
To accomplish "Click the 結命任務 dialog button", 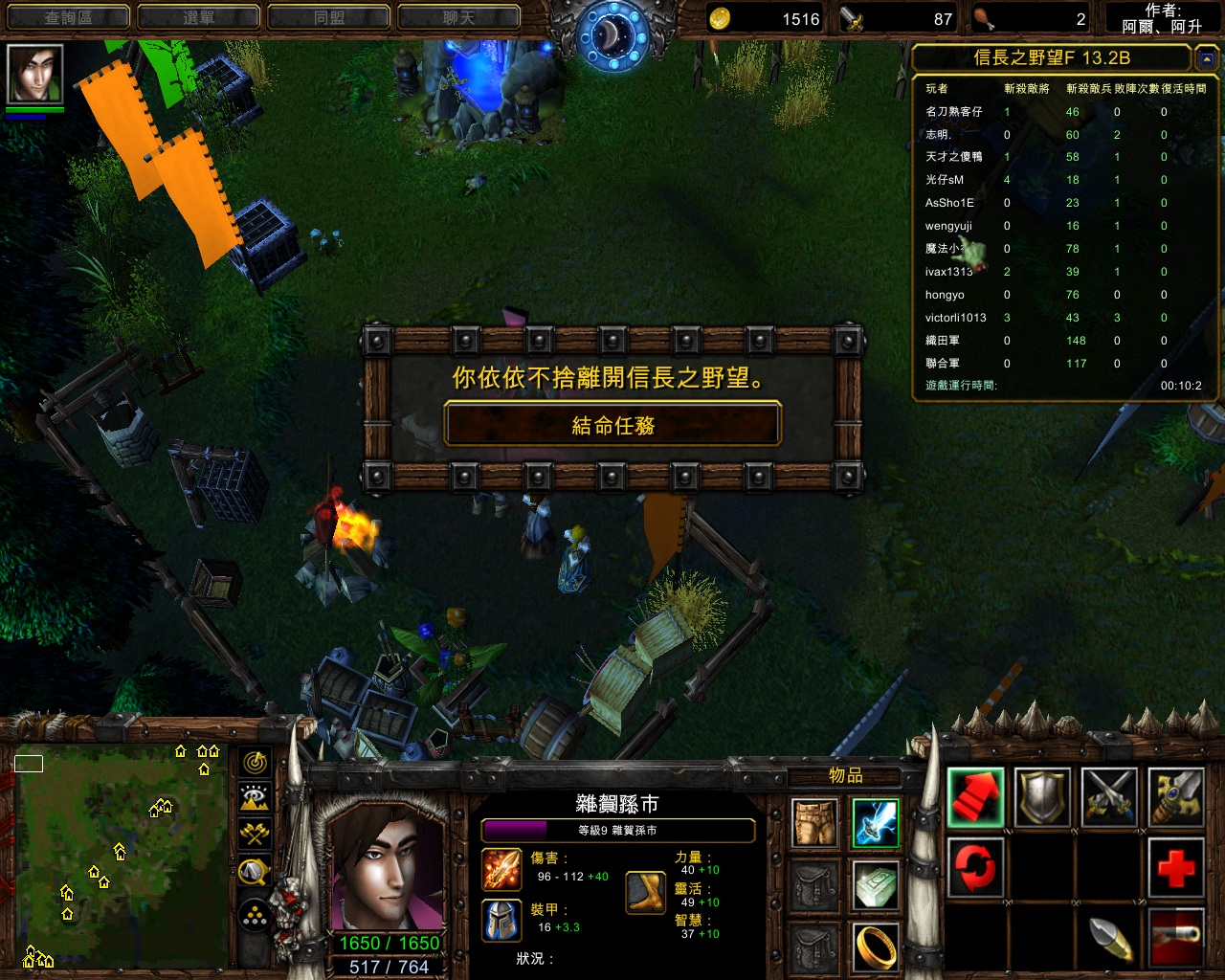I will [612, 424].
